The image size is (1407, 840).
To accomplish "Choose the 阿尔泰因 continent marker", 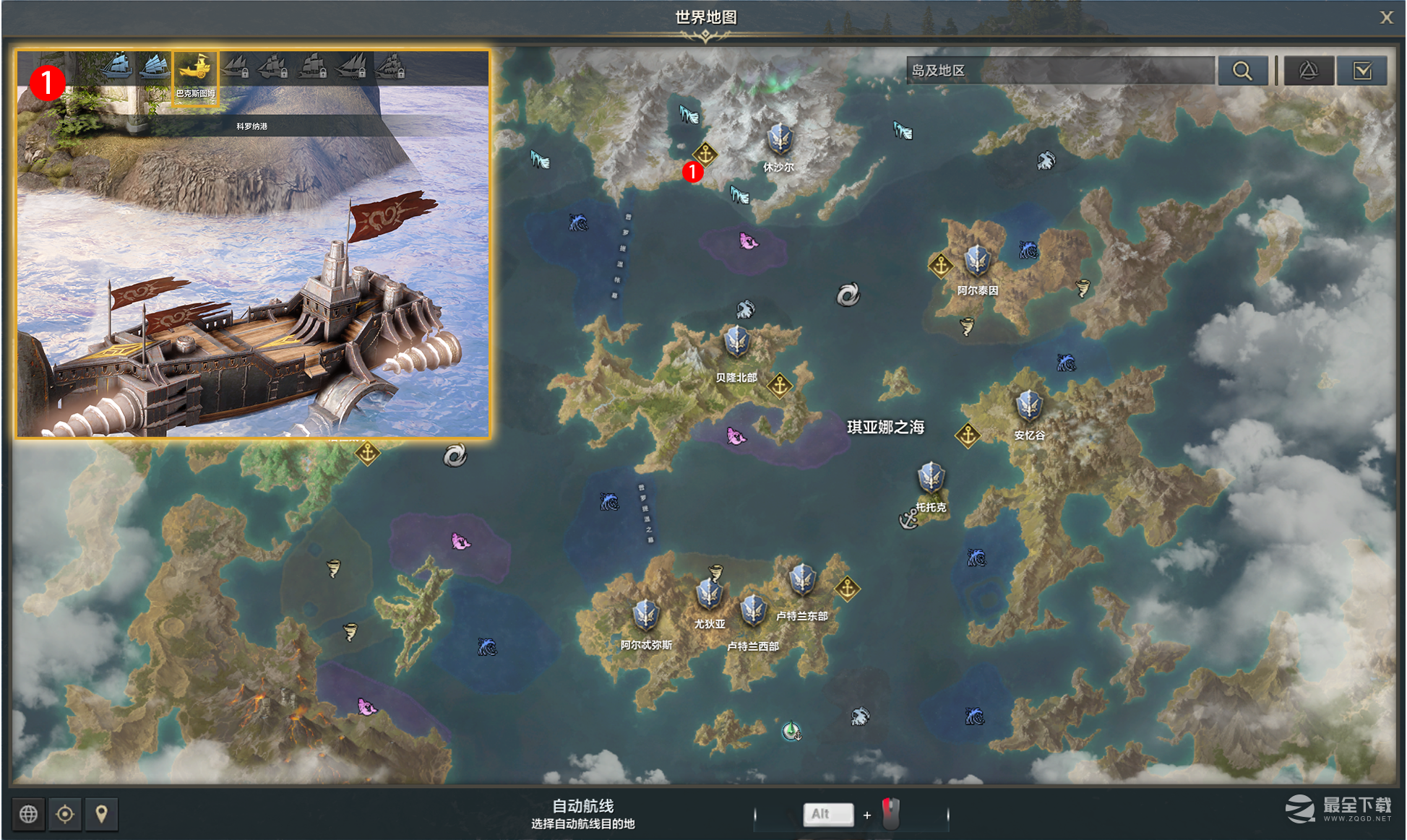I will (x=977, y=261).
